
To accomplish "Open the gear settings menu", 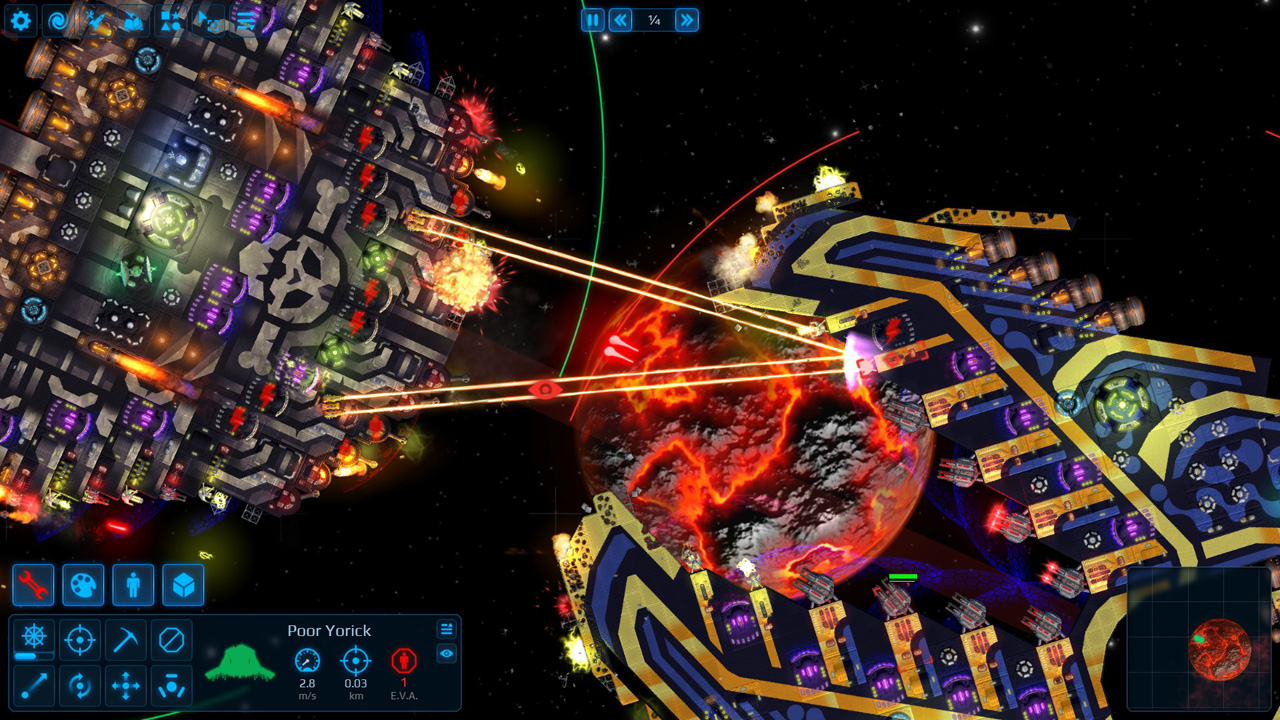I will [21, 20].
